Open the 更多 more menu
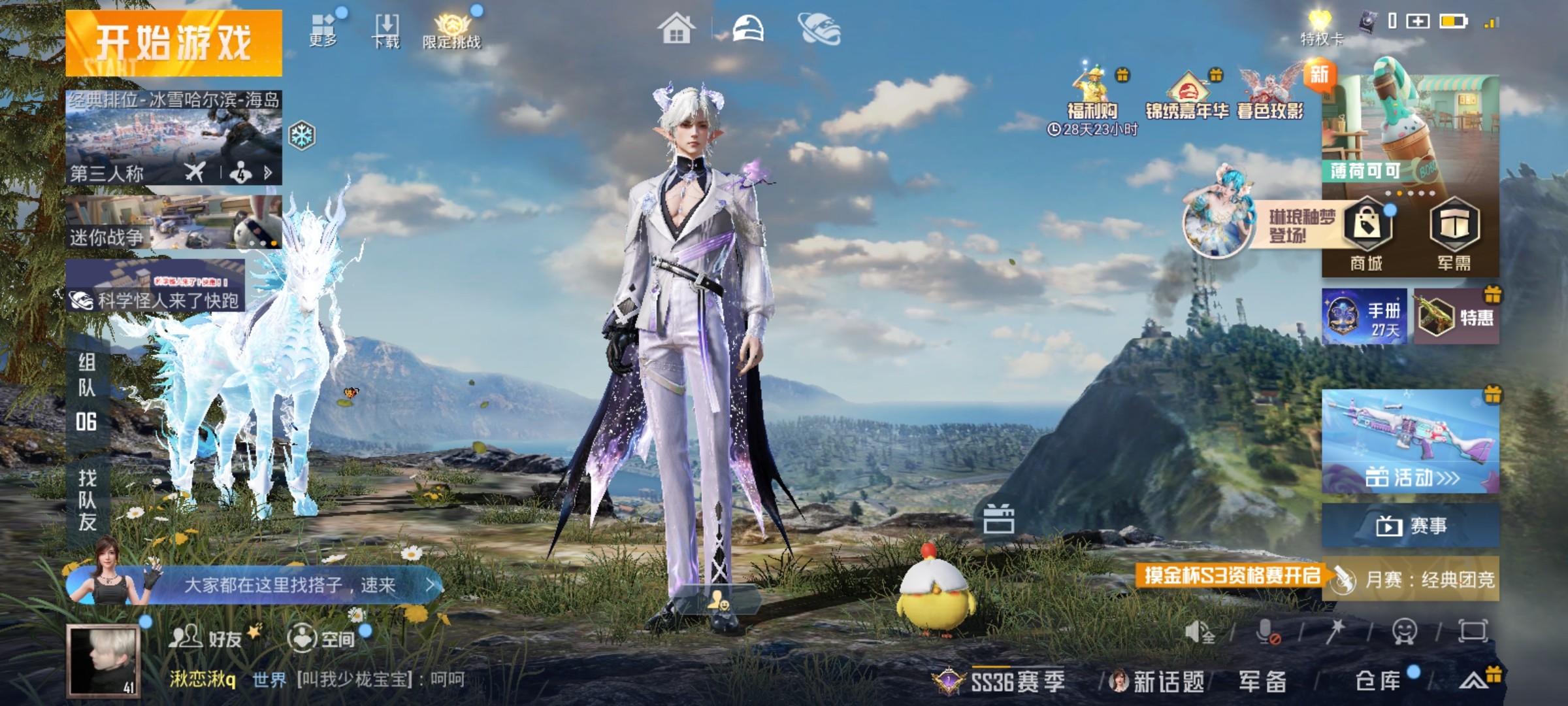 point(323,29)
